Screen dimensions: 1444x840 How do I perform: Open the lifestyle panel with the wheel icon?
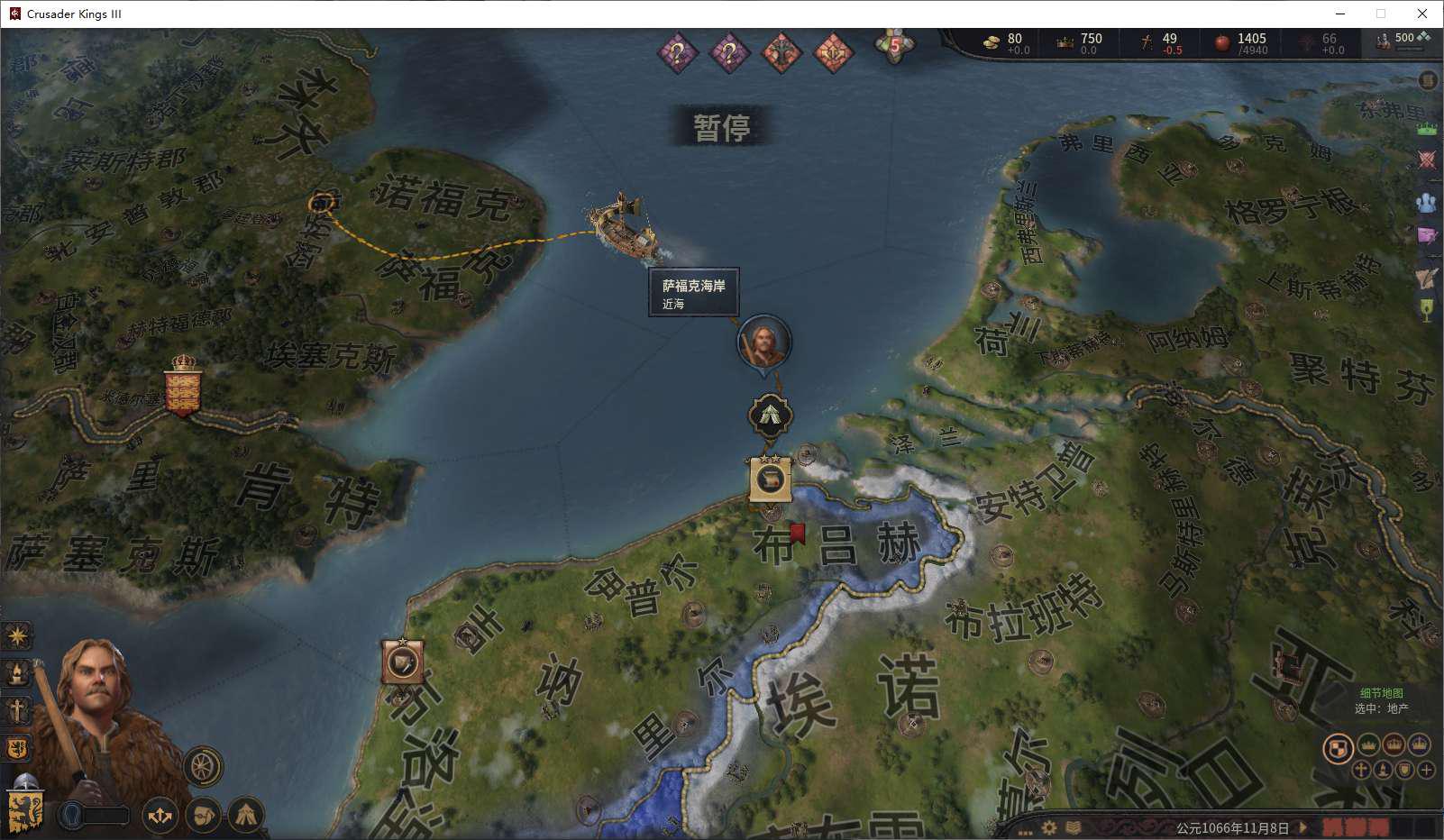203,767
